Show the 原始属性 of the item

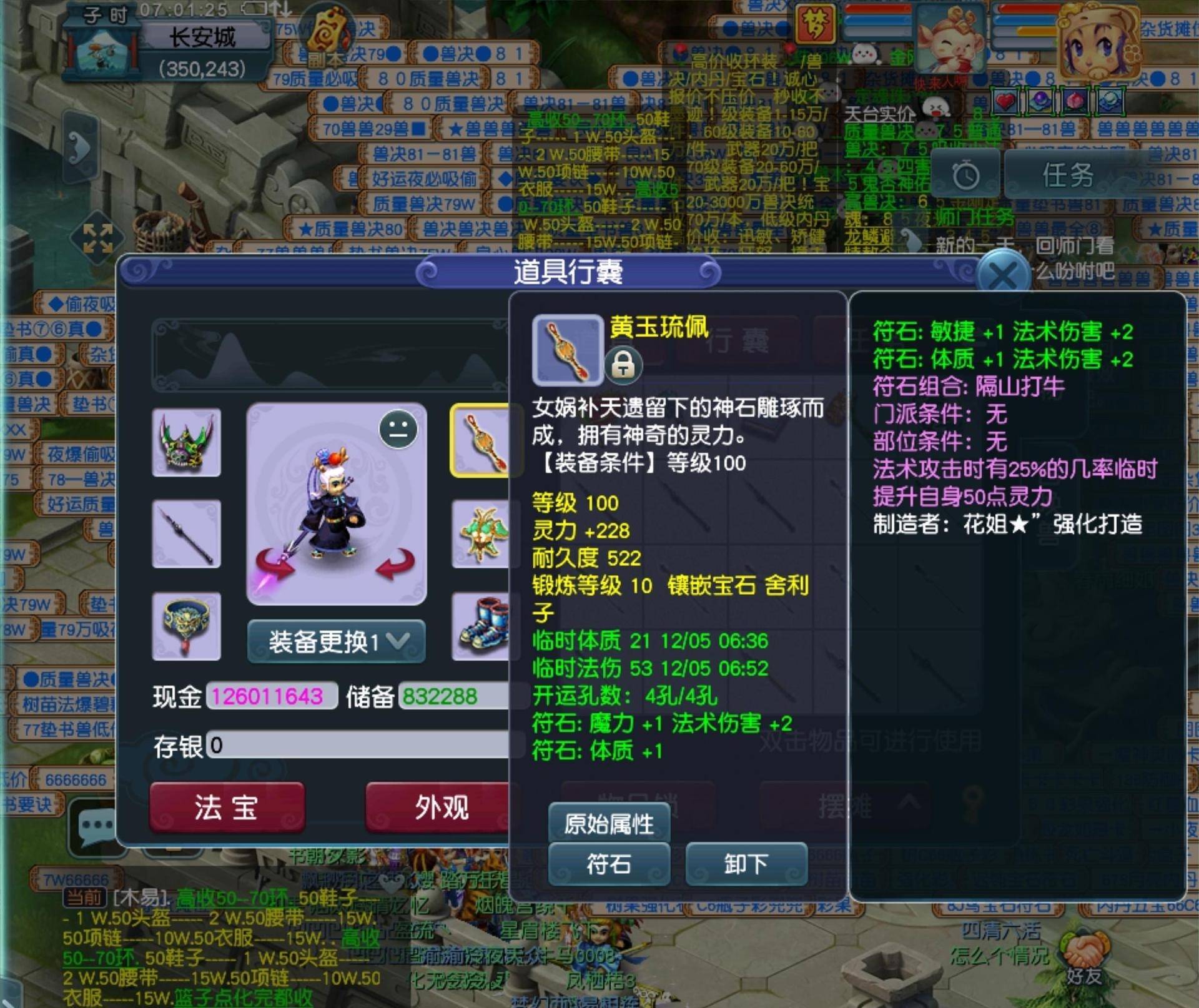[x=608, y=824]
